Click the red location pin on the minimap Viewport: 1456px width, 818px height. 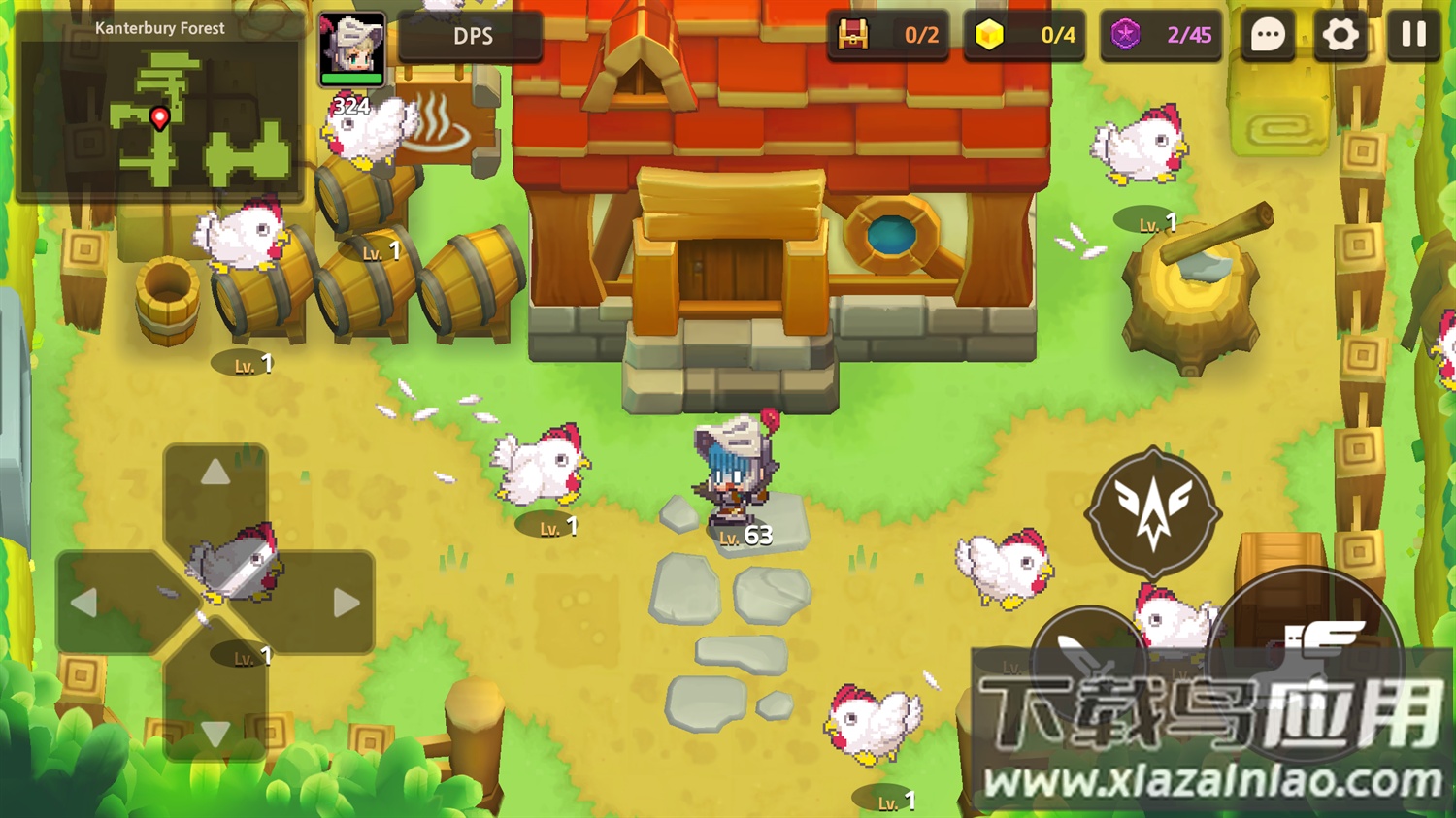tap(158, 118)
